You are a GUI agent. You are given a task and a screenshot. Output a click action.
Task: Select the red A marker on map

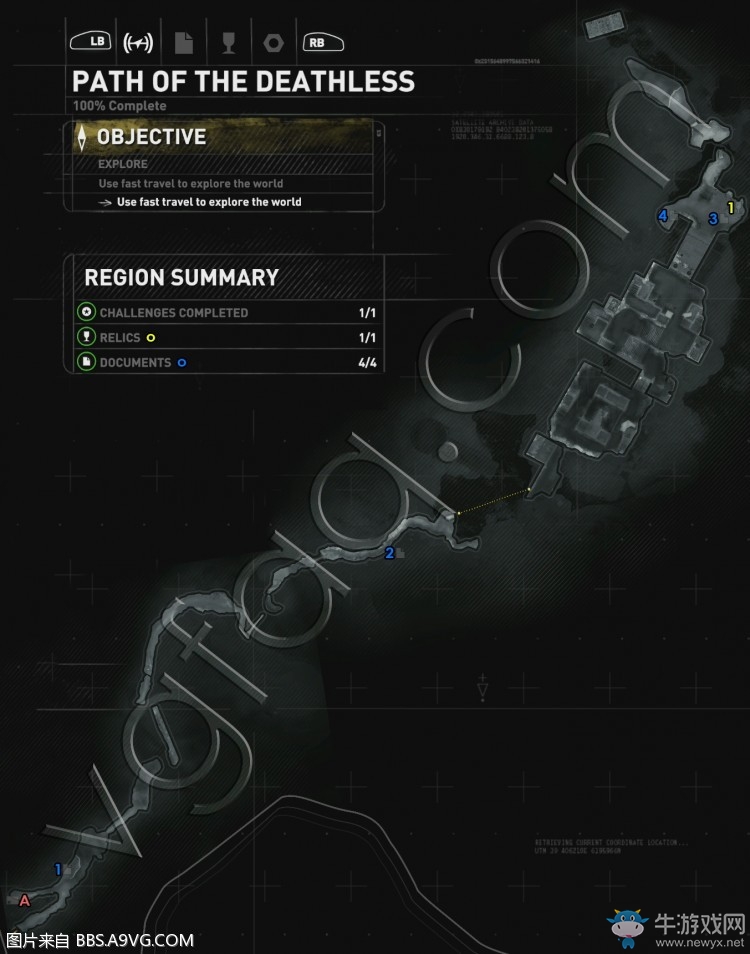(25, 900)
